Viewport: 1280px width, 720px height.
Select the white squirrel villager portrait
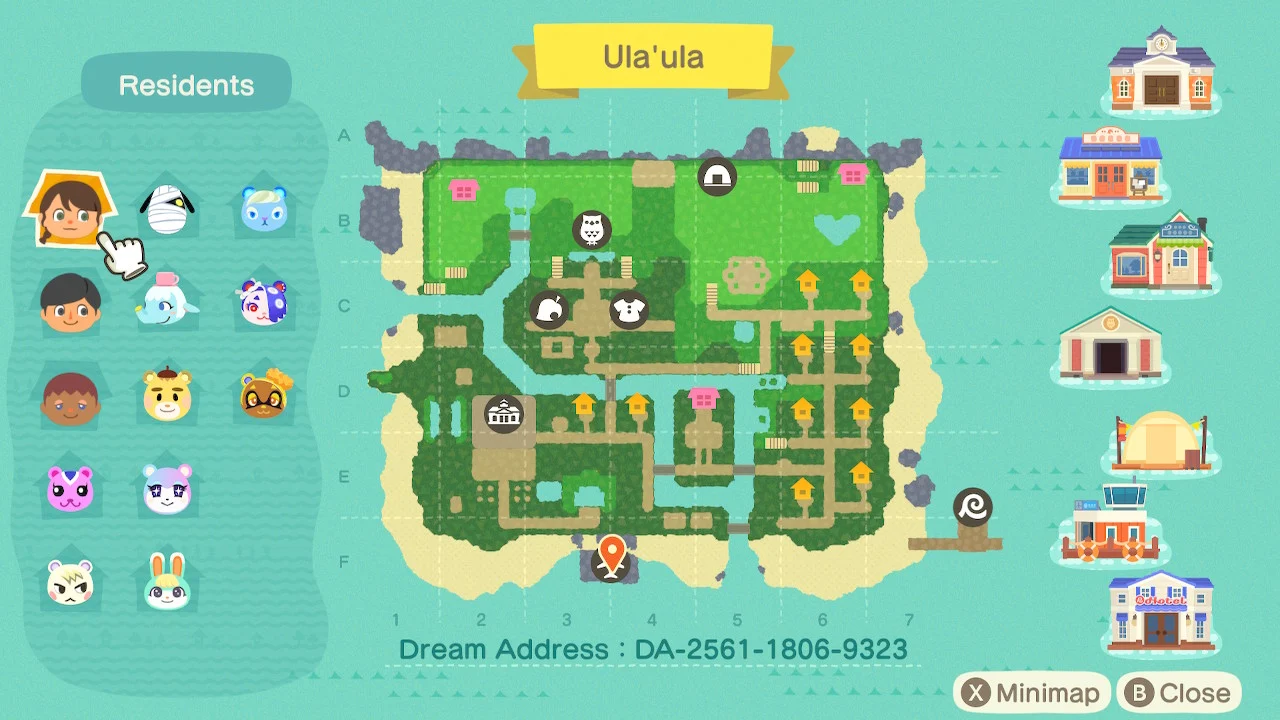70,585
